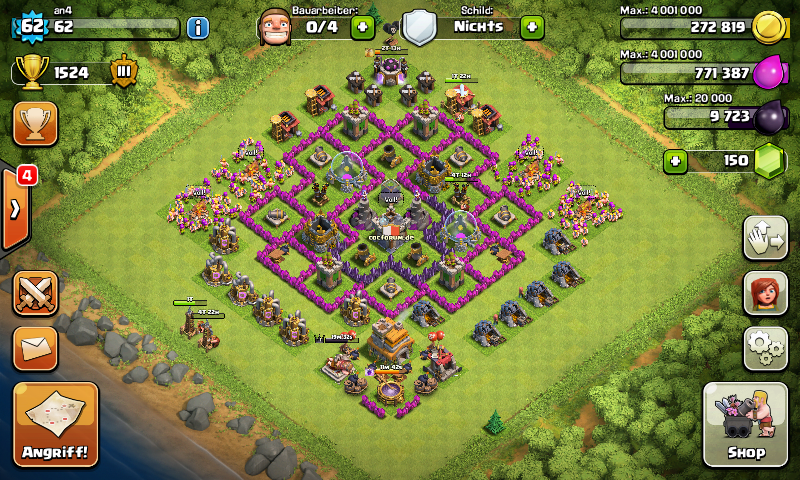Screen dimensions: 800x480
Task: Add a builder with green plus
Action: tap(363, 27)
